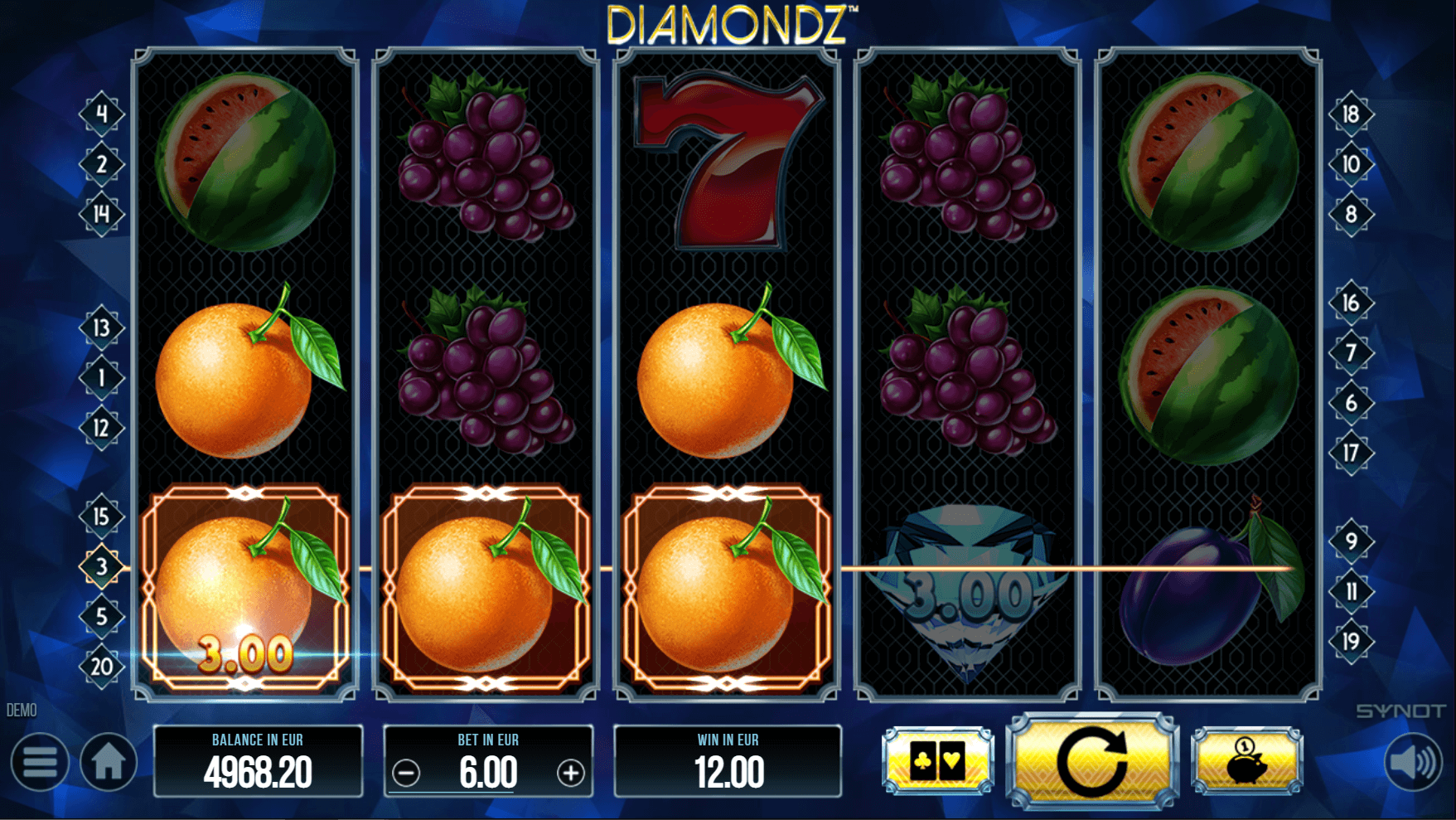This screenshot has width=1456, height=820.
Task: Select payline 11 marker on the right
Action: click(1352, 592)
